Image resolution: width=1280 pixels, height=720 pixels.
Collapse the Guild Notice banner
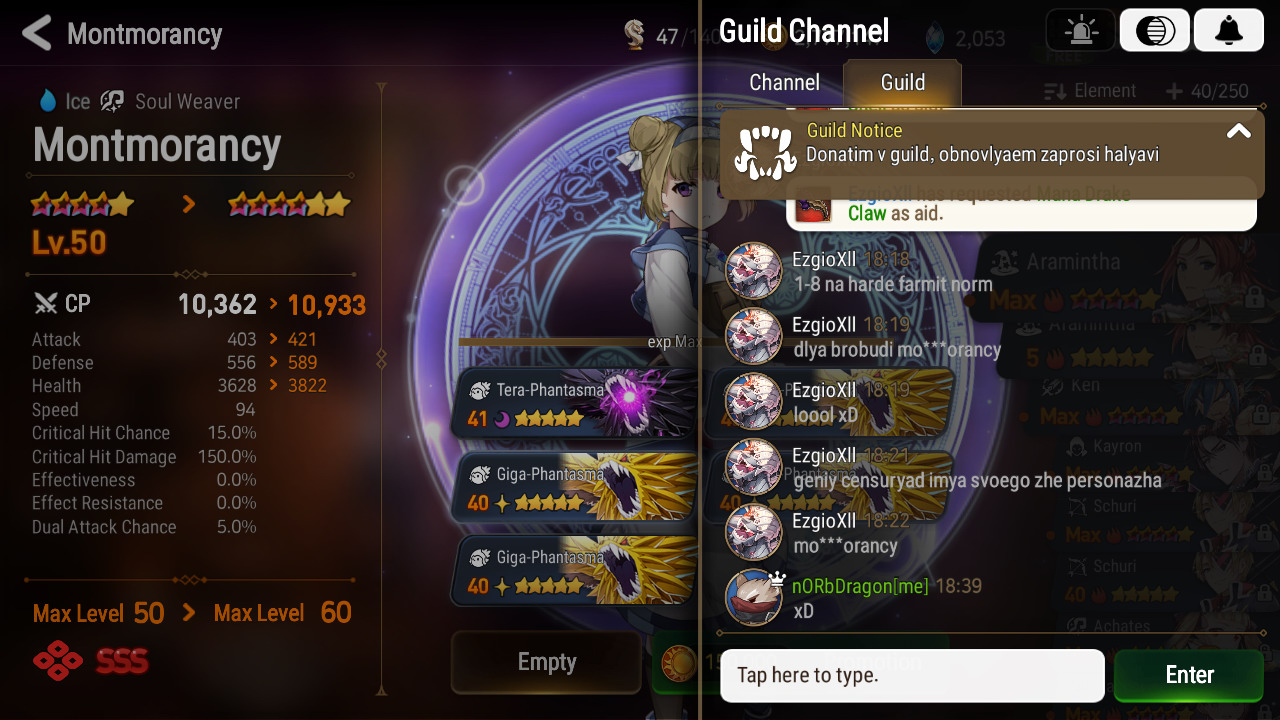[x=1238, y=132]
